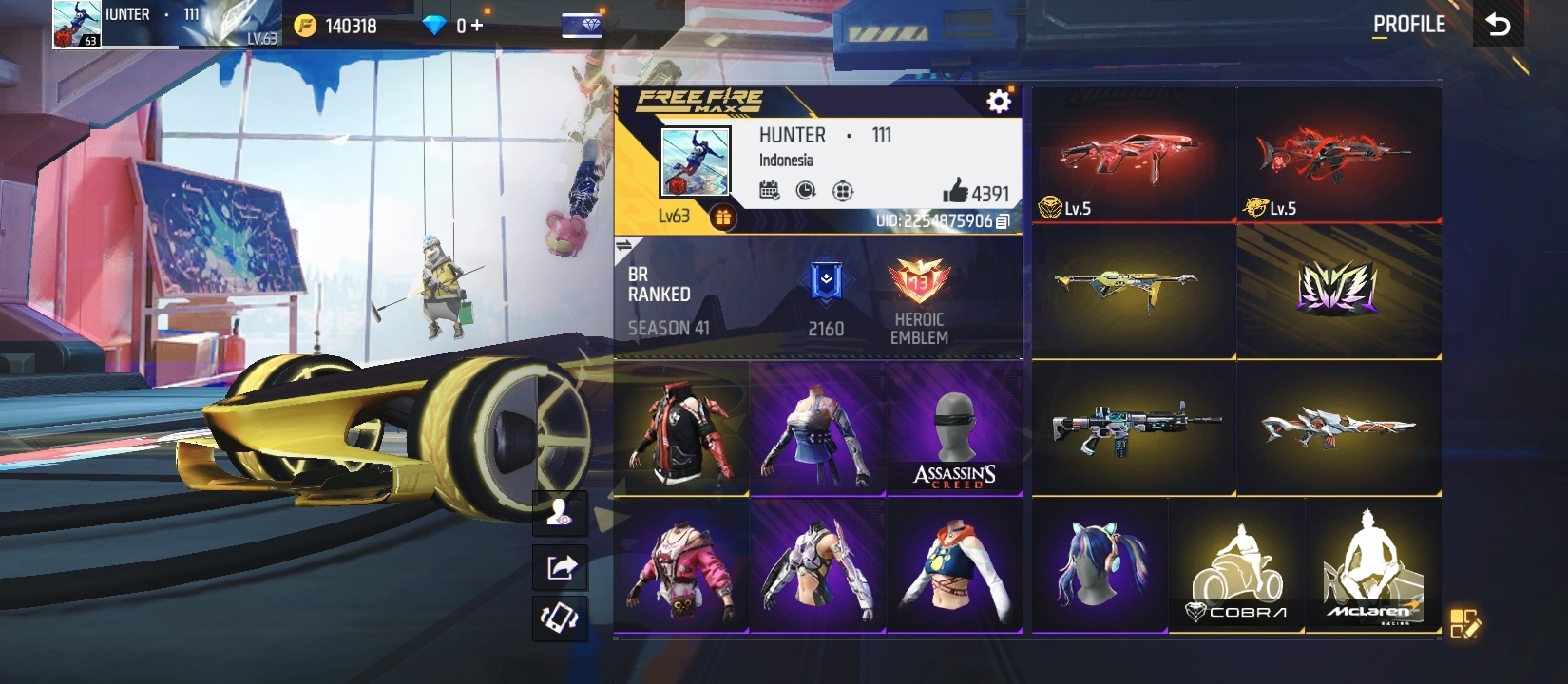Choose the blue cat-ear hair item
This screenshot has height=684, width=1568.
[x=1100, y=565]
